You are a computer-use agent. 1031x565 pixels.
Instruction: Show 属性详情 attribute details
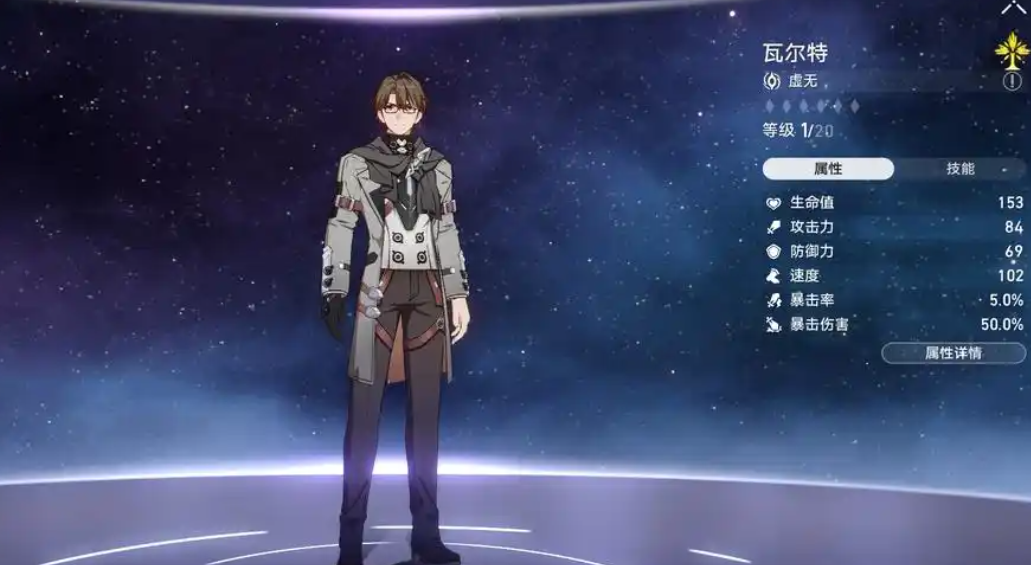pos(953,353)
